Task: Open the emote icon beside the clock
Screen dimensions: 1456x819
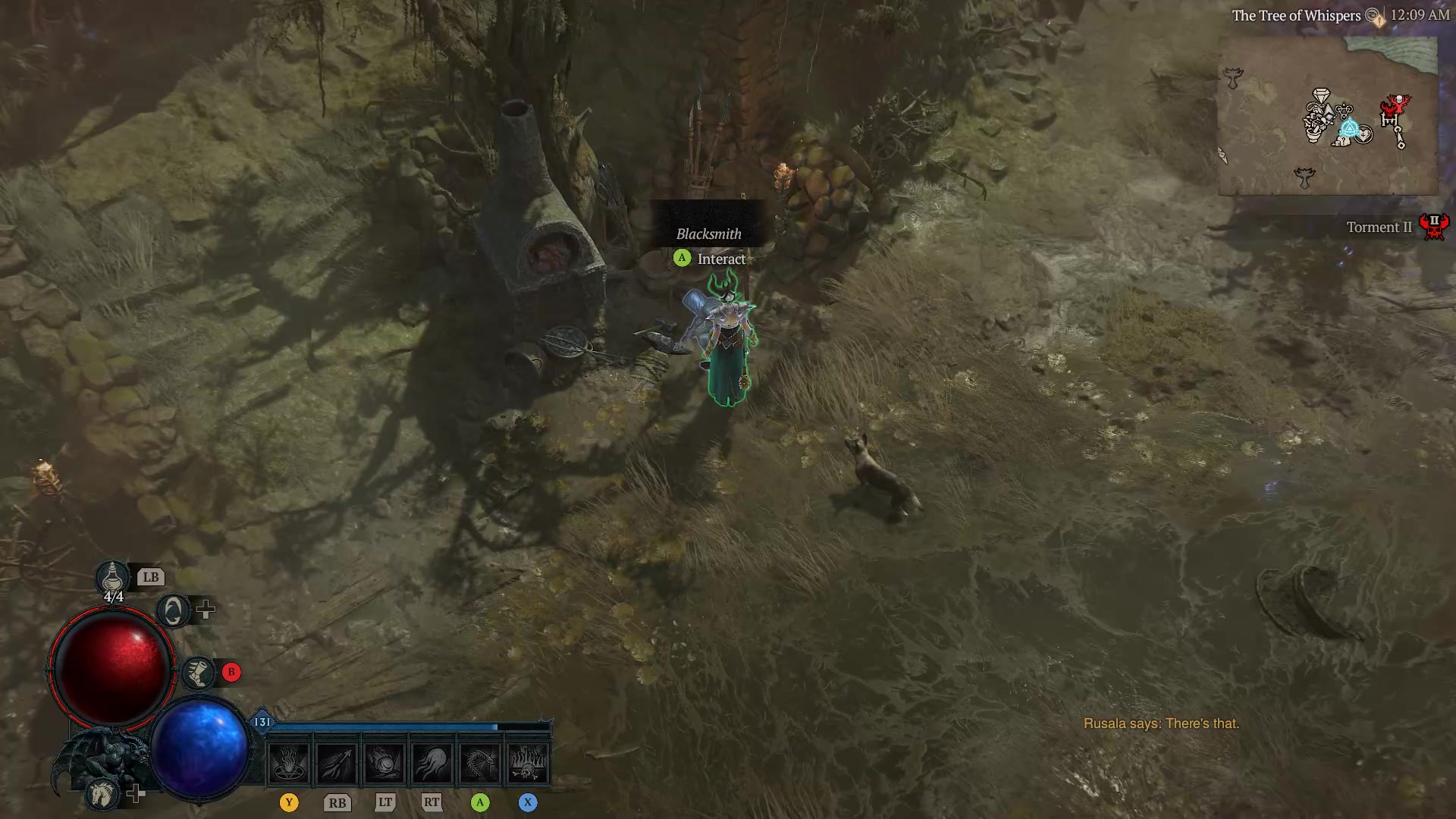Action: pyautogui.click(x=1371, y=14)
